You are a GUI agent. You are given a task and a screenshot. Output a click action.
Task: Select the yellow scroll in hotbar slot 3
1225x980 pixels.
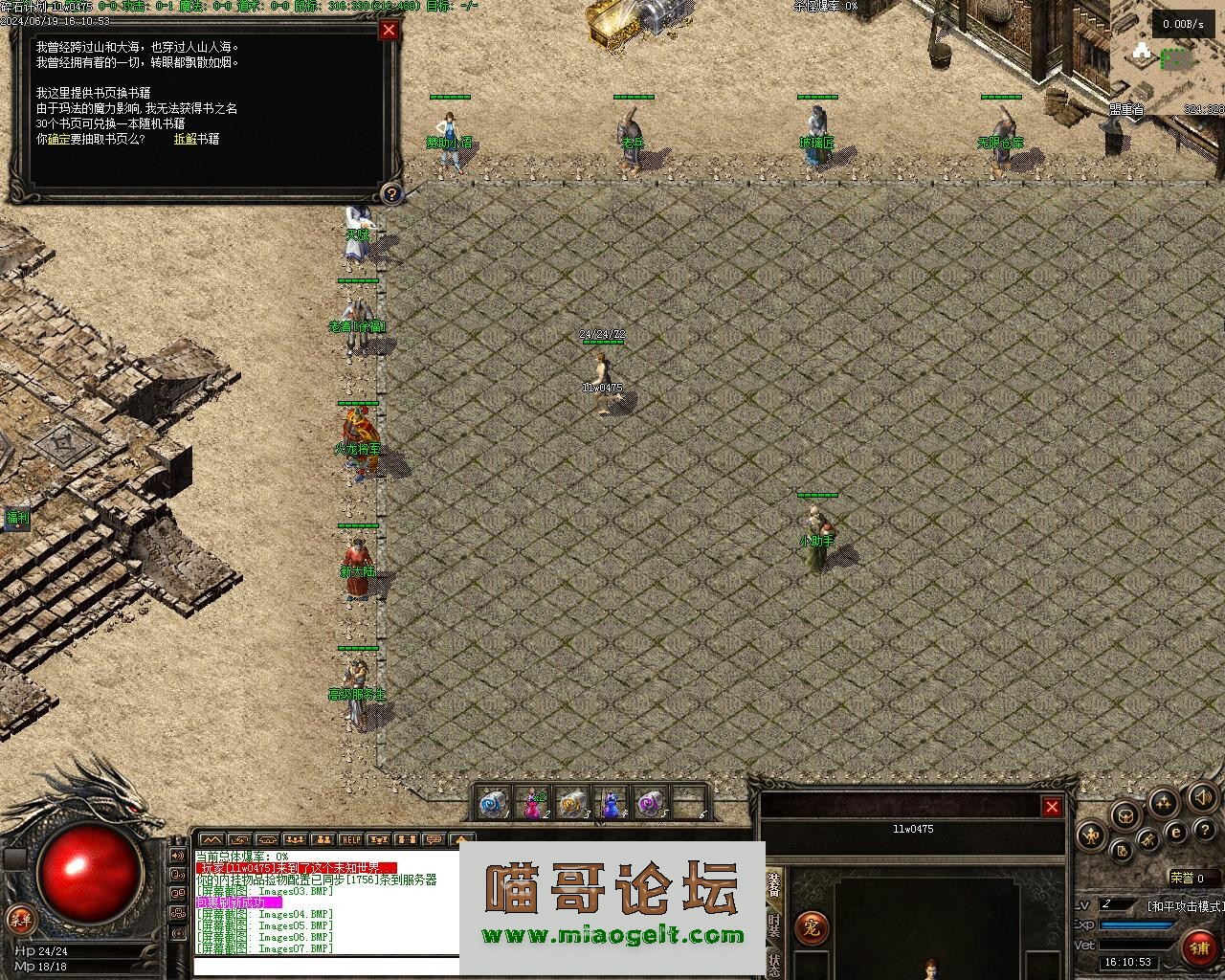[571, 804]
